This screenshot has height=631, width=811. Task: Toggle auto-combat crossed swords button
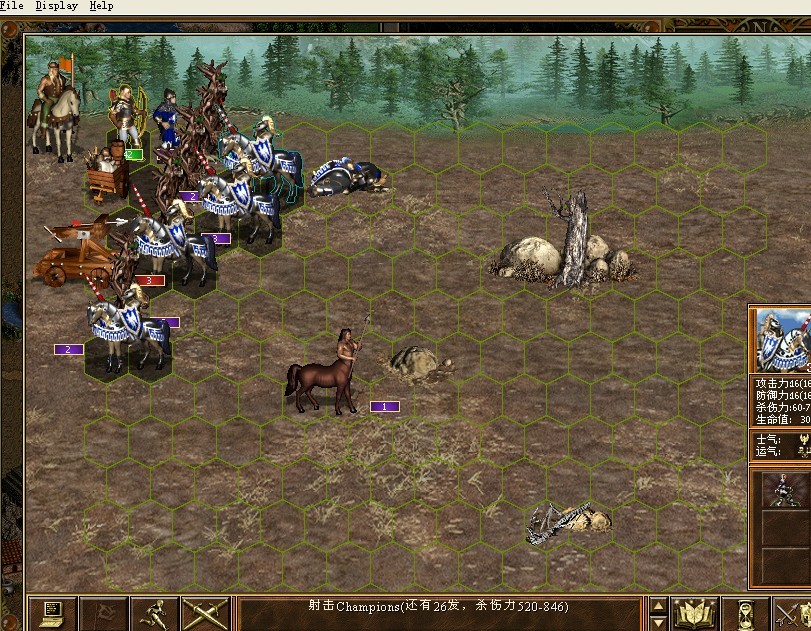[205, 612]
